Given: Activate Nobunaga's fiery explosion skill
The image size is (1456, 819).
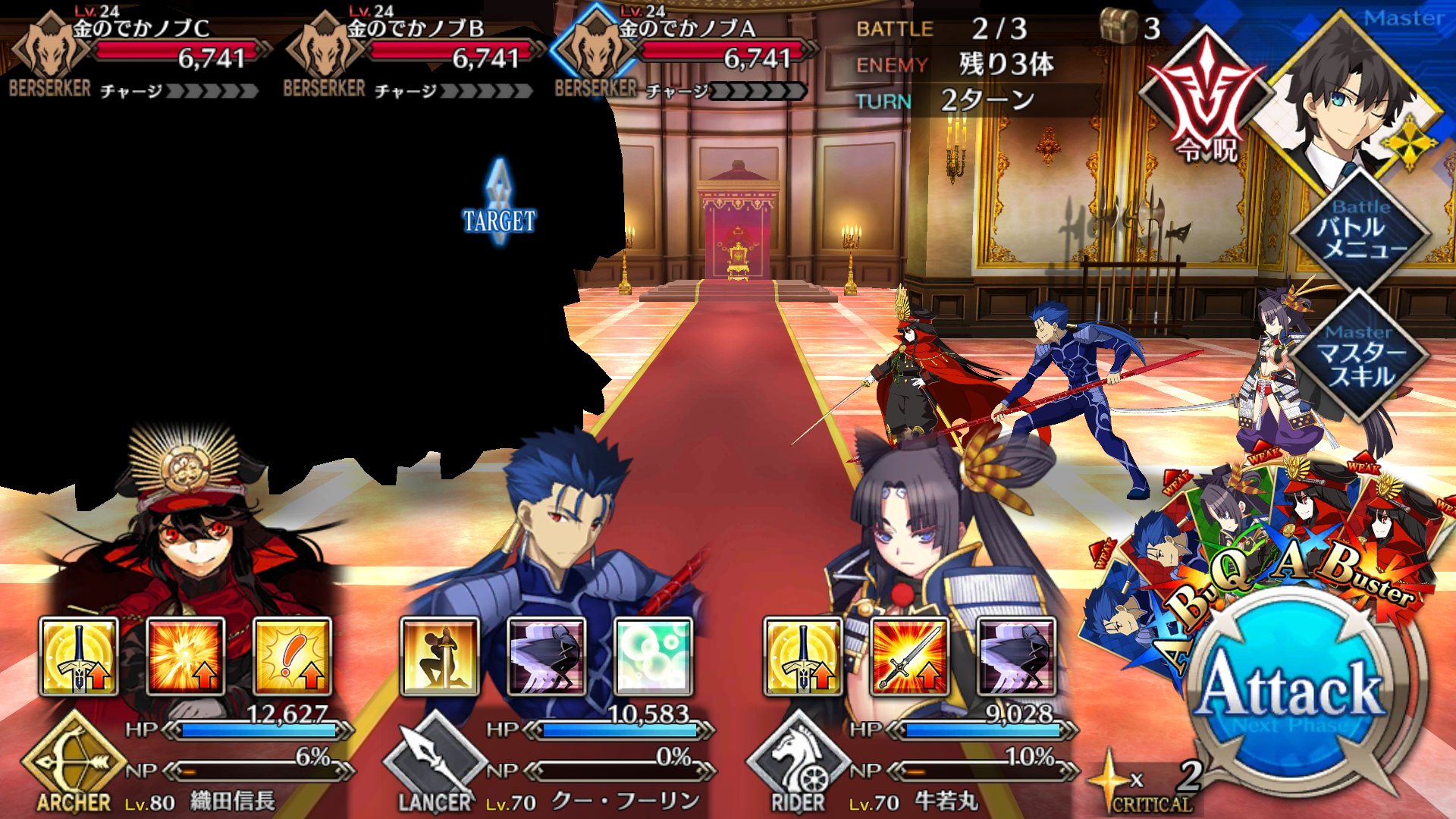Looking at the screenshot, I should coord(185,656).
